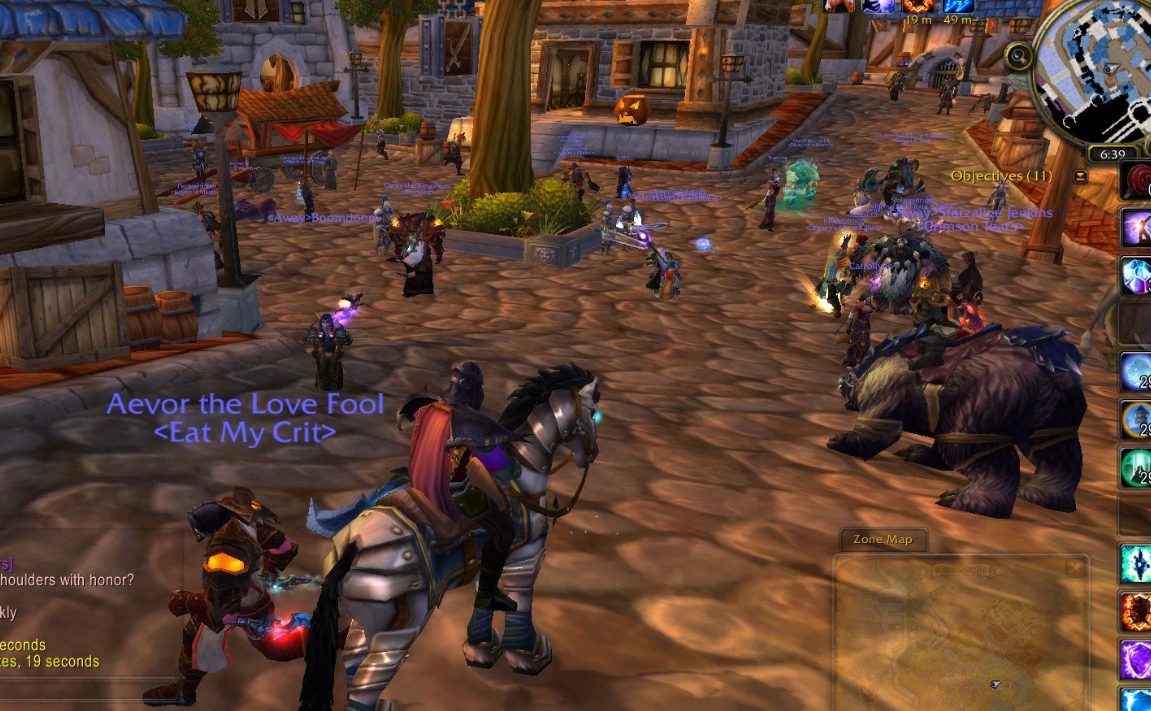1151x711 pixels.
Task: Click the buff icon showing 19 m
Action: click(918, 6)
